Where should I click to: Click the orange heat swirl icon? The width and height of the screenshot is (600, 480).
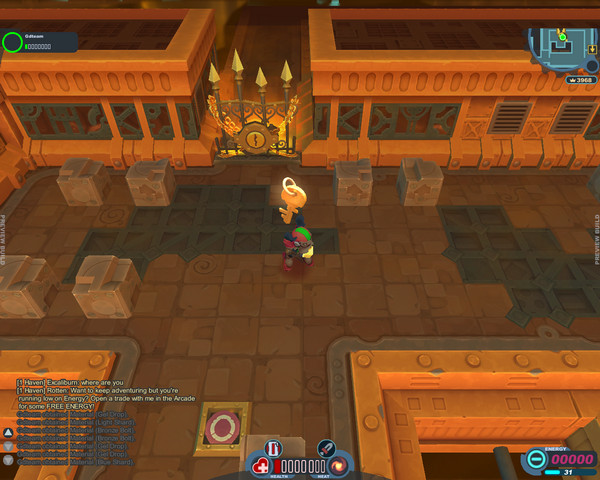point(340,466)
